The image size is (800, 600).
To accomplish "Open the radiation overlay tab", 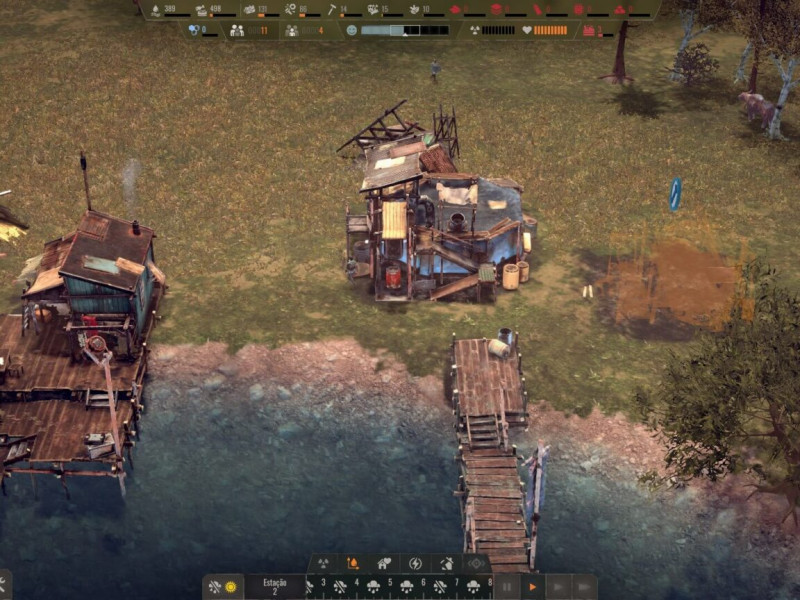I will [x=323, y=564].
